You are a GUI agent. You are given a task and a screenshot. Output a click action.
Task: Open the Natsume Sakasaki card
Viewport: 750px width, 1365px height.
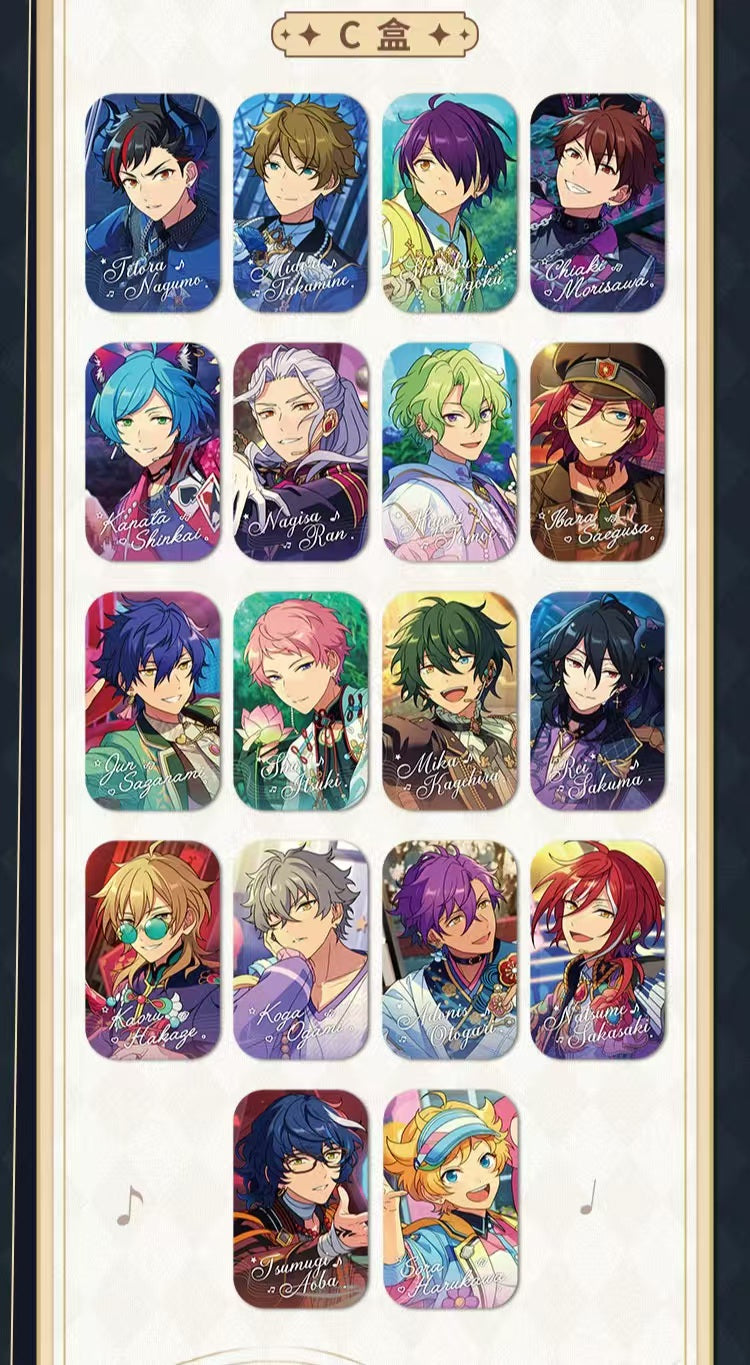coord(598,950)
